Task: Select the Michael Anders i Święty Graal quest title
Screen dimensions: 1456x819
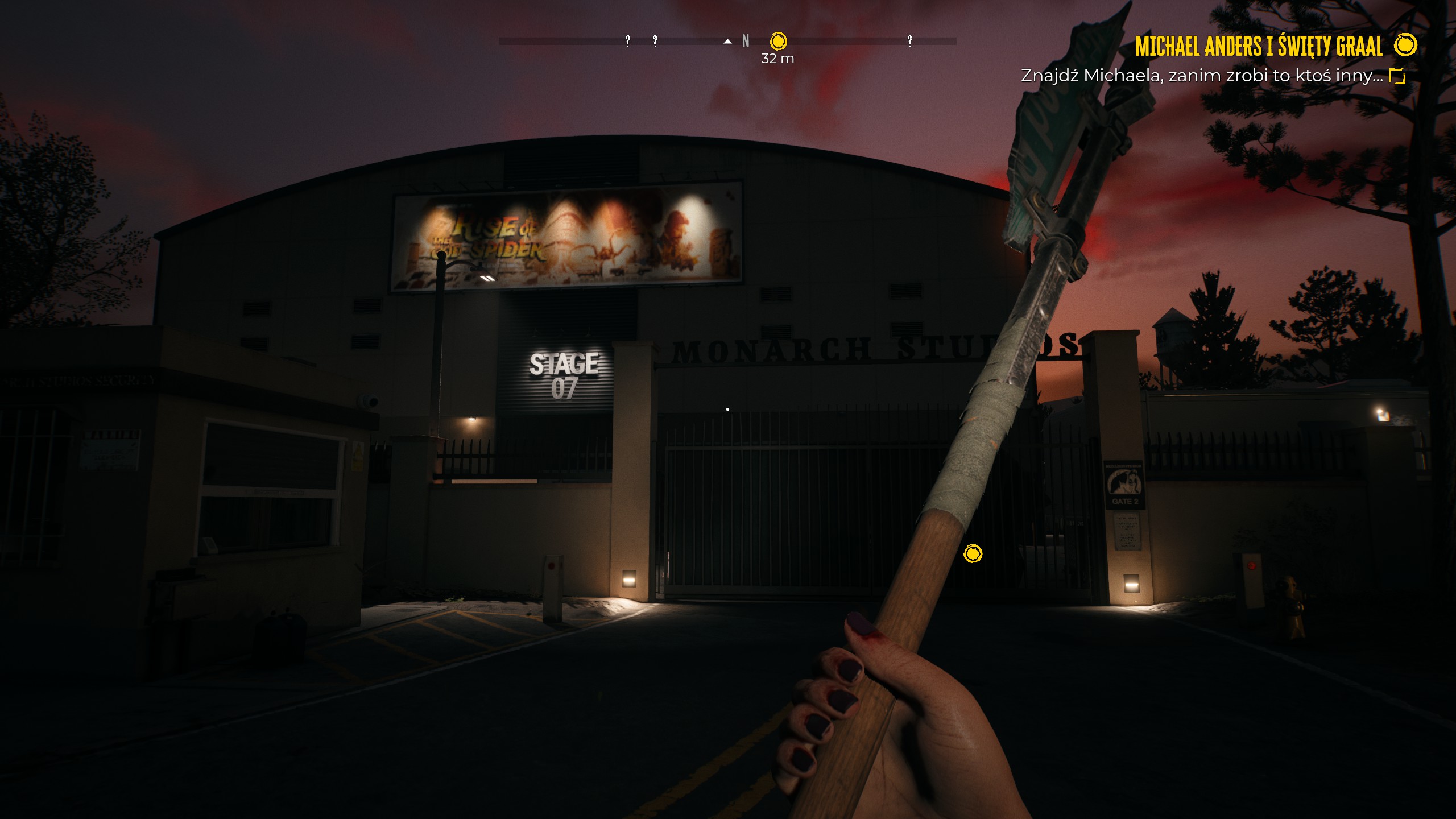Action: pos(1259,46)
